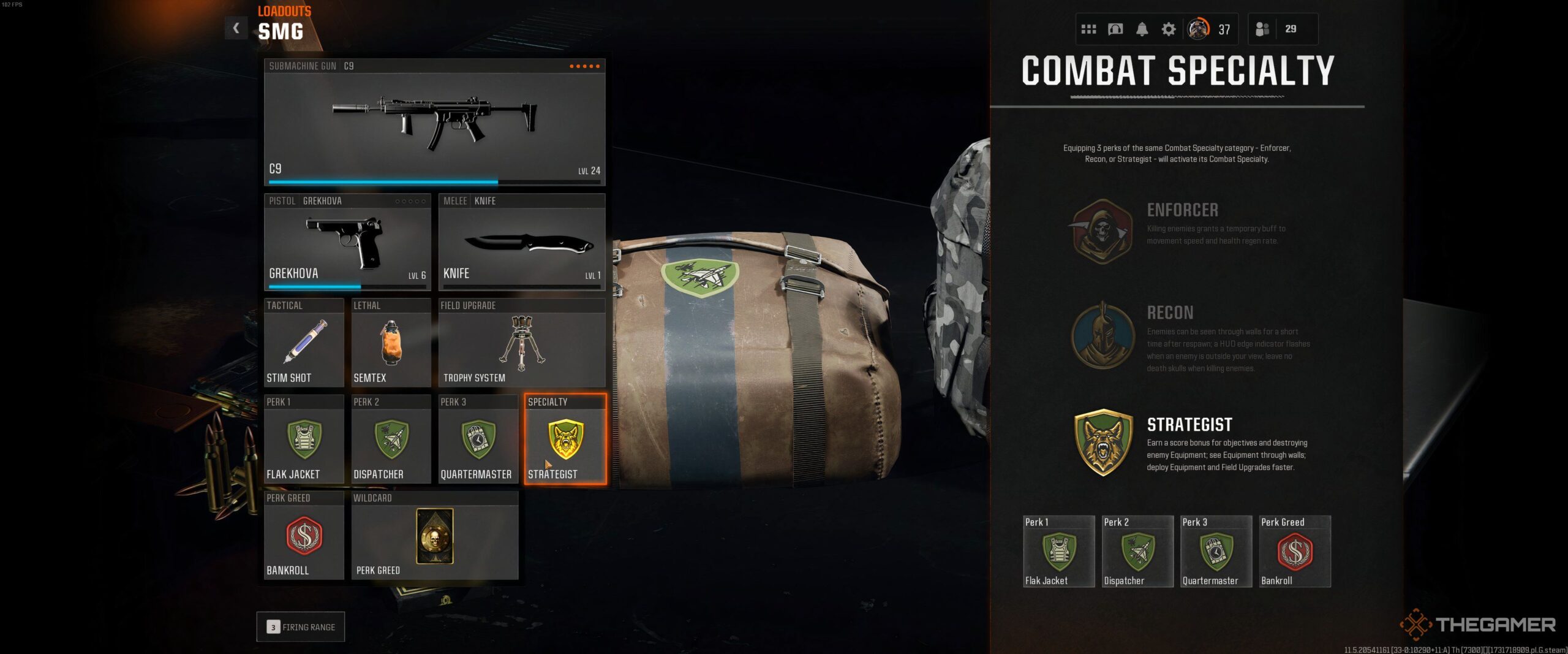This screenshot has height=654, width=1568.
Task: Open the social friends list icon
Action: (1262, 29)
